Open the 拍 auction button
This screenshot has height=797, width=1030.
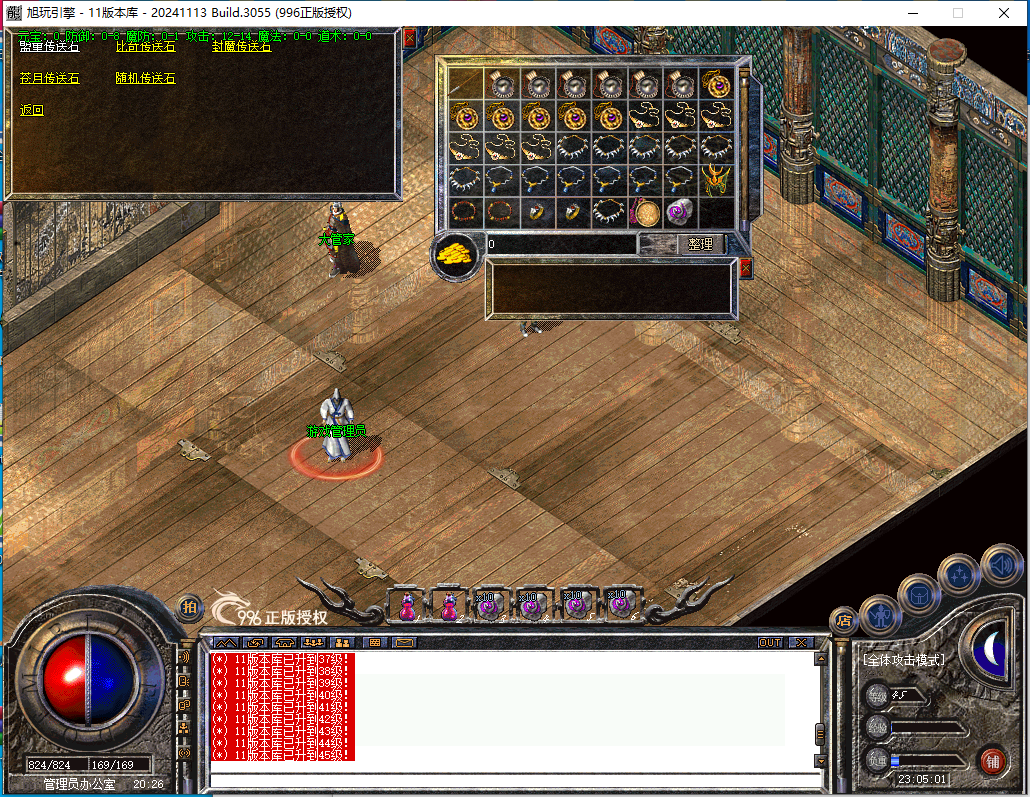tap(189, 606)
